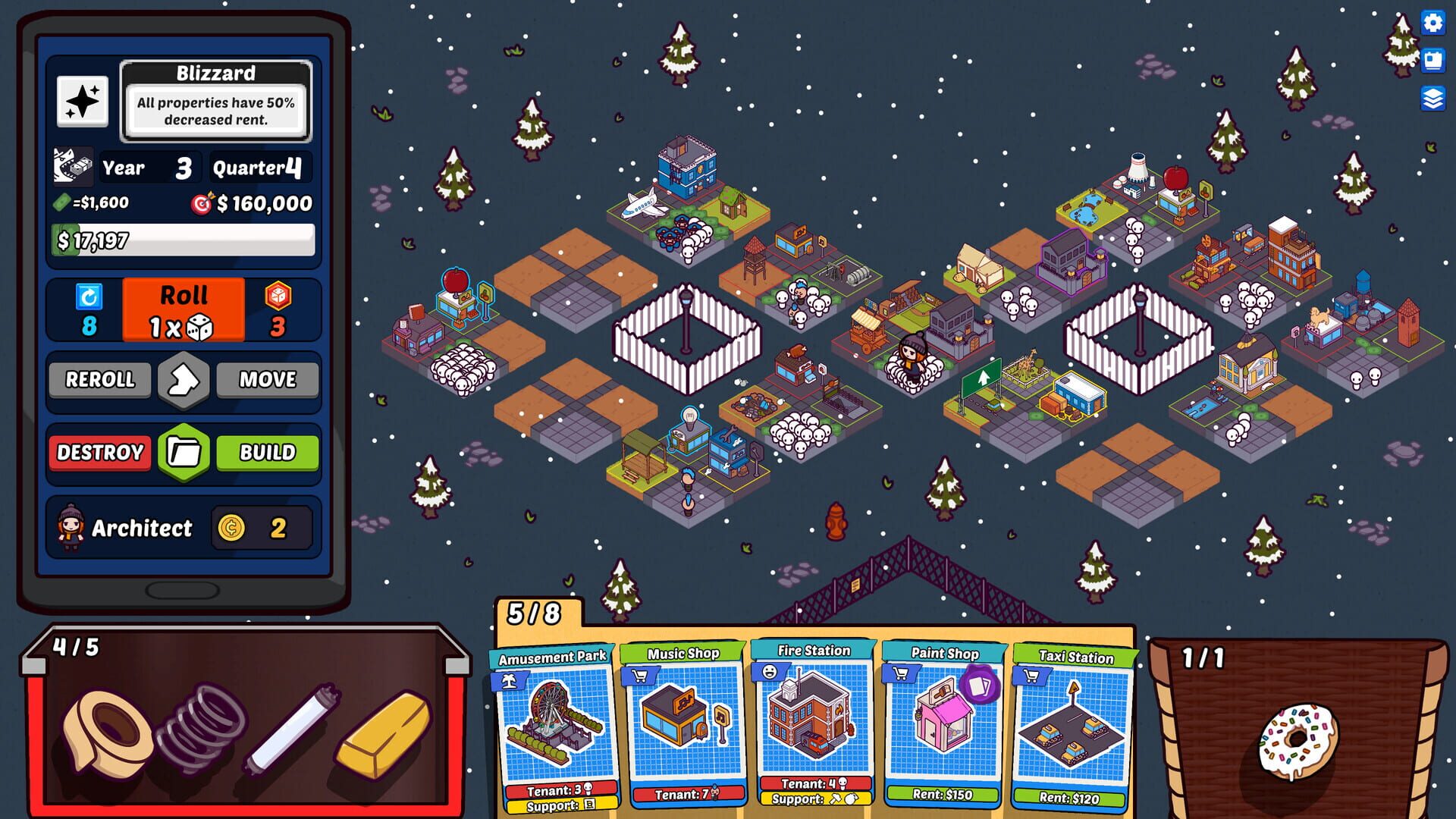Toggle the folder hexagon between Destroy and Build
This screenshot has height=819, width=1456.
tap(183, 453)
